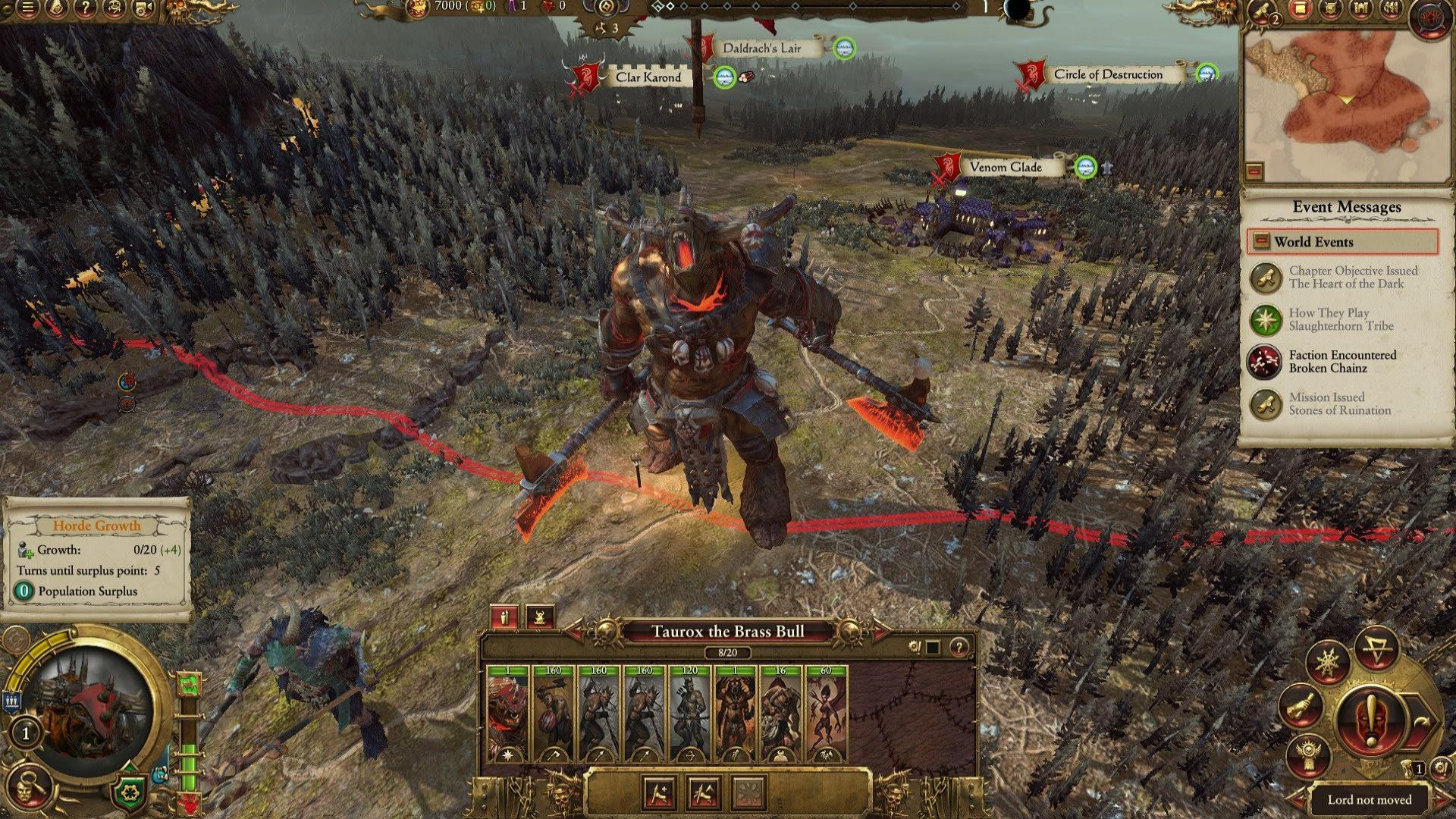Select the winged harpy unit card
The image size is (1456, 819).
826,714
